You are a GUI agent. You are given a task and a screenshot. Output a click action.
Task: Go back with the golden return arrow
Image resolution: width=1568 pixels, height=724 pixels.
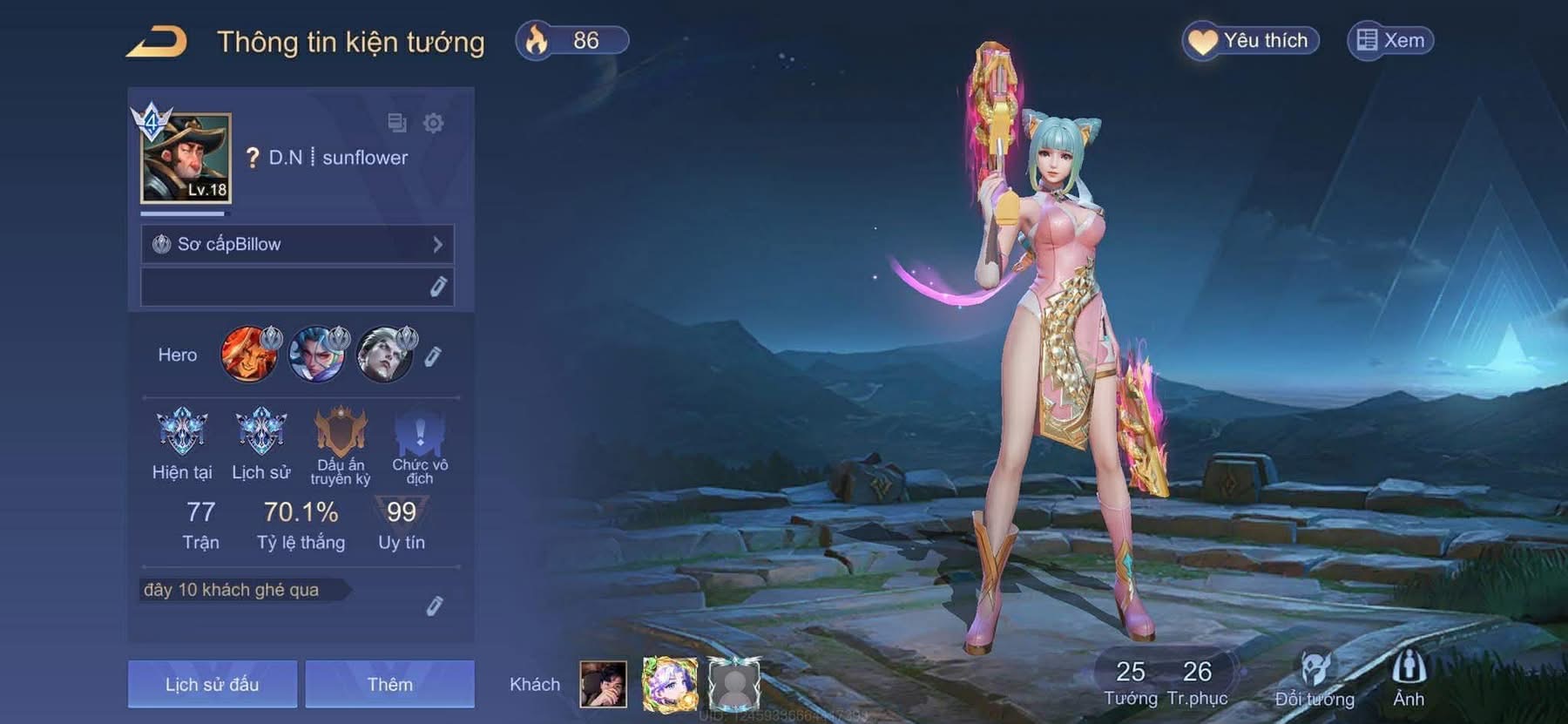[157, 42]
